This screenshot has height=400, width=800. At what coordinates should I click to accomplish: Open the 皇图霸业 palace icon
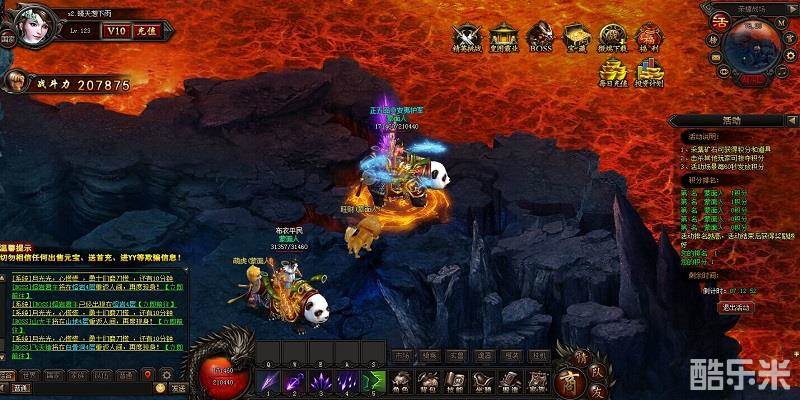coord(503,38)
